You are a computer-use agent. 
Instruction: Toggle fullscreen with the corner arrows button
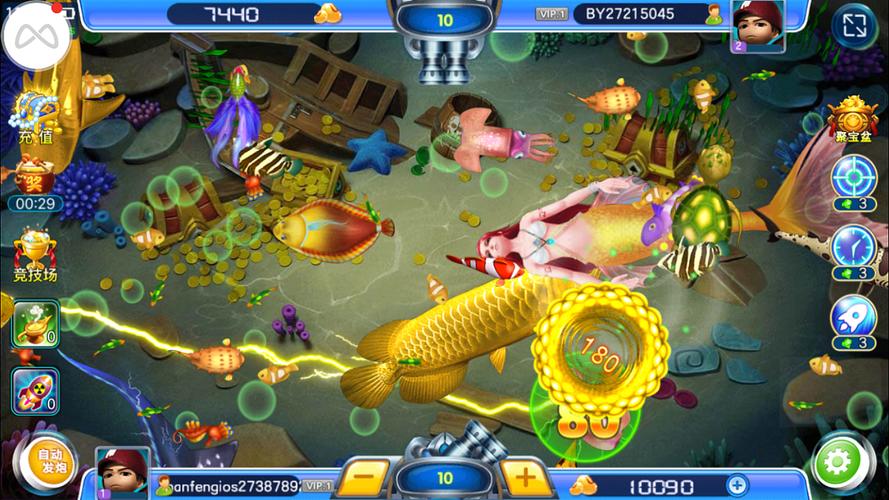coord(855,27)
